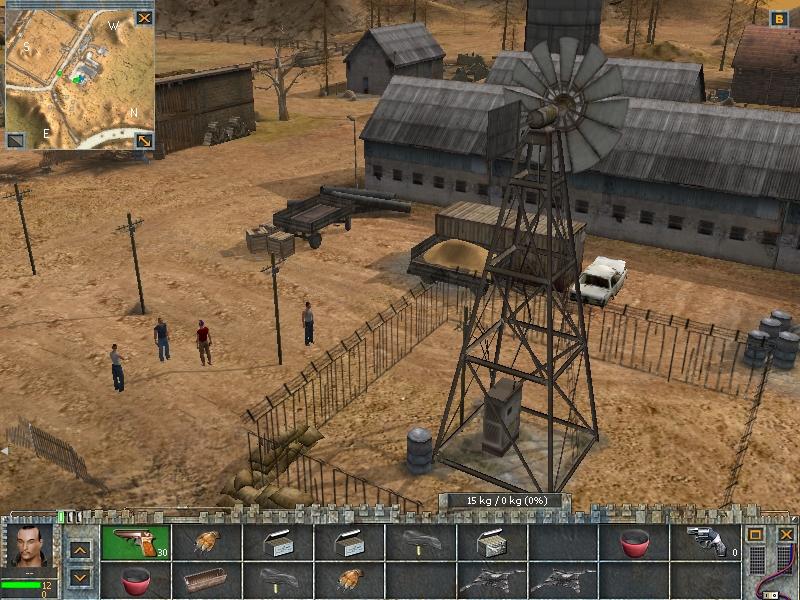
Task: Select the revolver inventory slot
Action: point(706,542)
